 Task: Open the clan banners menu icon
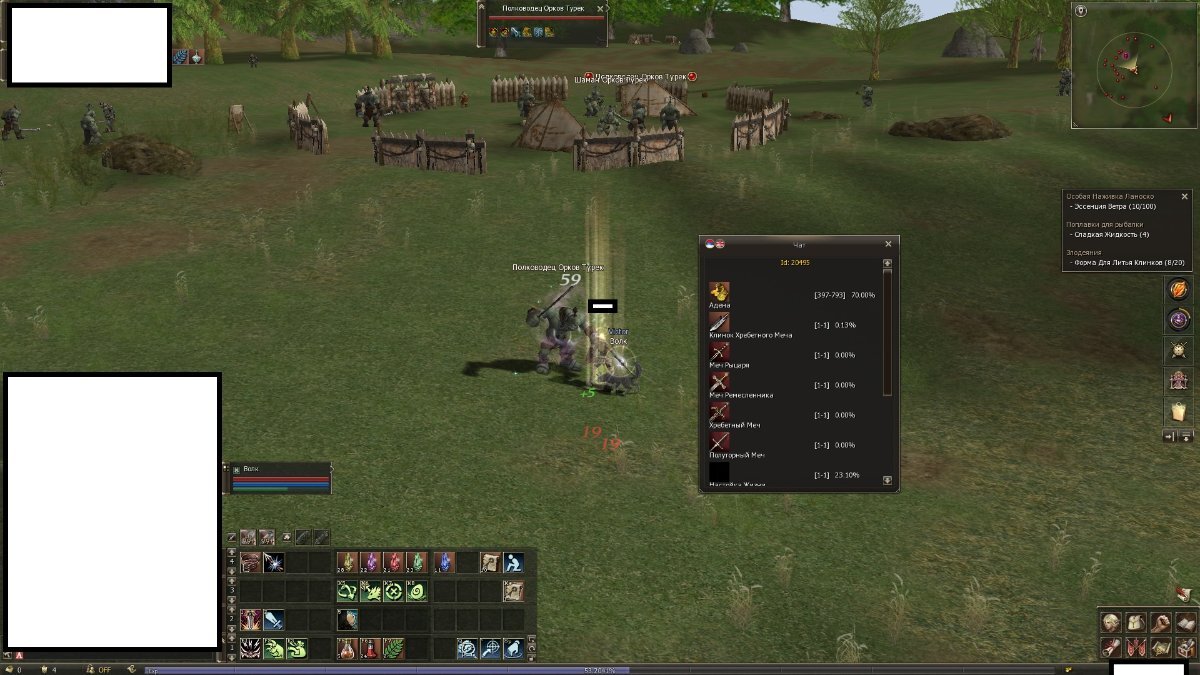pyautogui.click(x=1134, y=647)
